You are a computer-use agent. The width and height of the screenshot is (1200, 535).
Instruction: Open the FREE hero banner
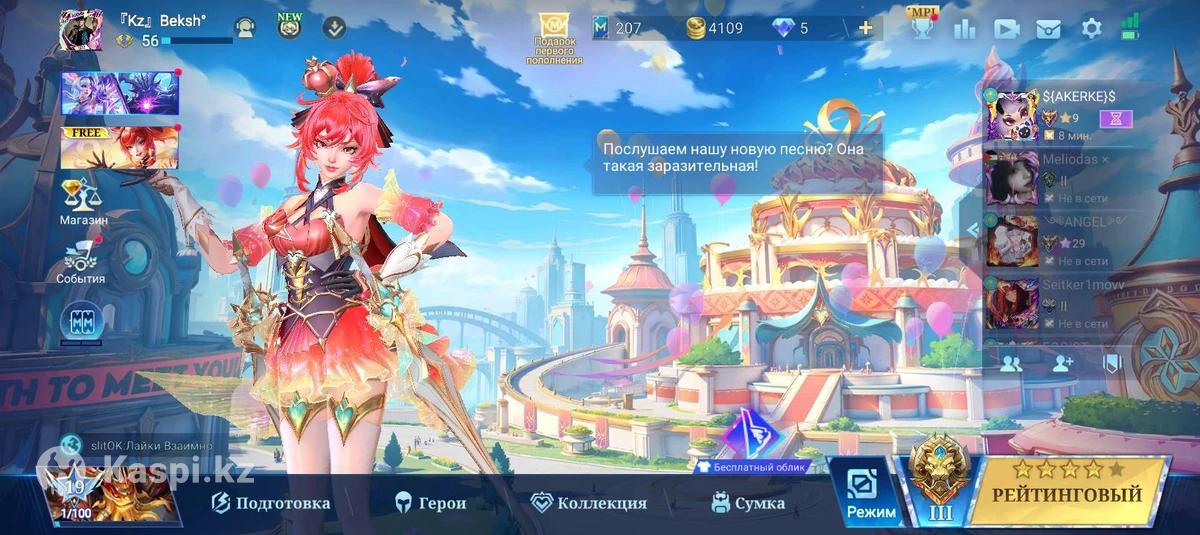point(119,148)
